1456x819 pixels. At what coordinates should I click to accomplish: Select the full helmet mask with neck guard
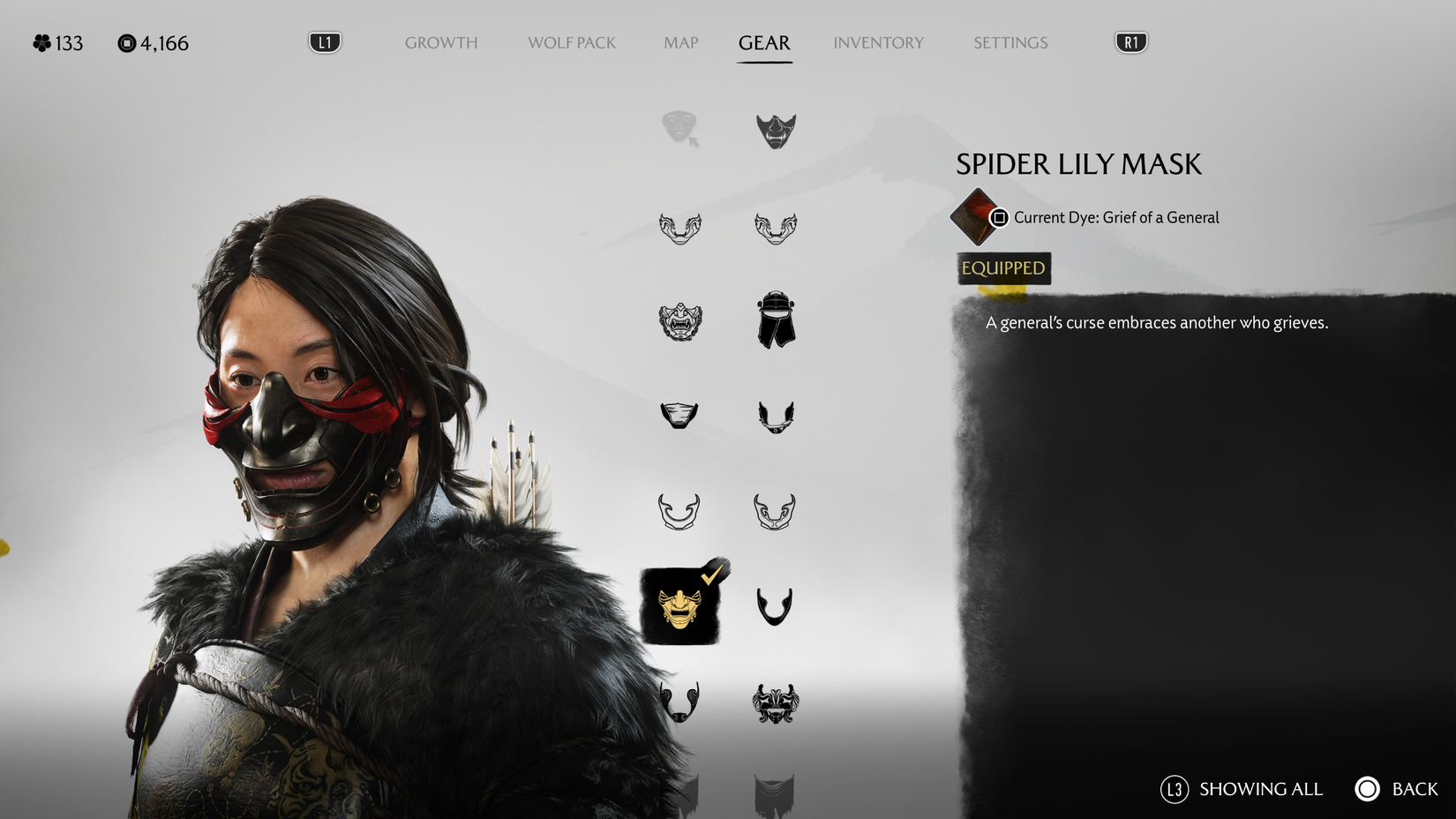tap(775, 320)
